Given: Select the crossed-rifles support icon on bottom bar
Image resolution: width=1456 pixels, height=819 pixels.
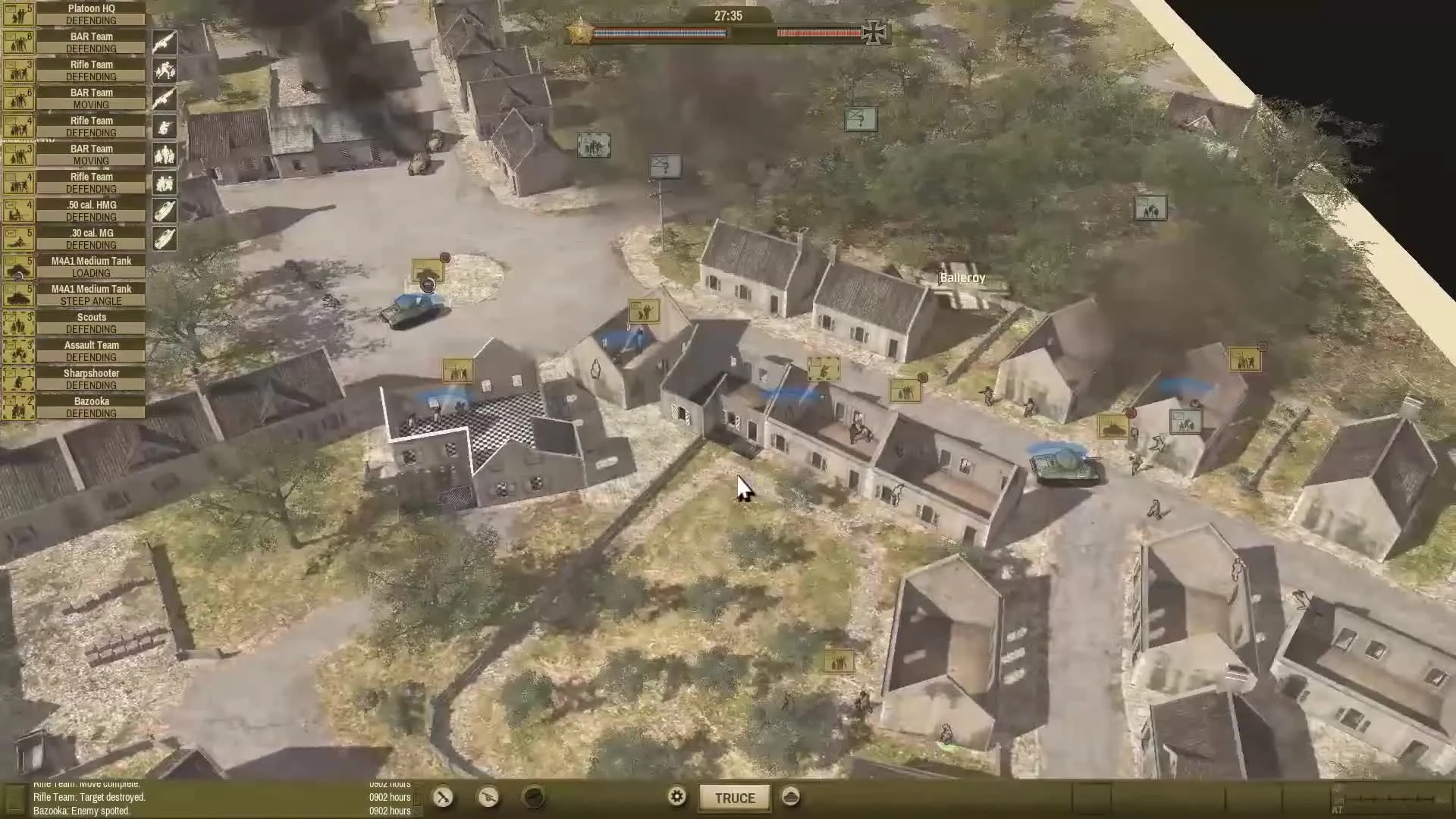Looking at the screenshot, I should pyautogui.click(x=443, y=798).
